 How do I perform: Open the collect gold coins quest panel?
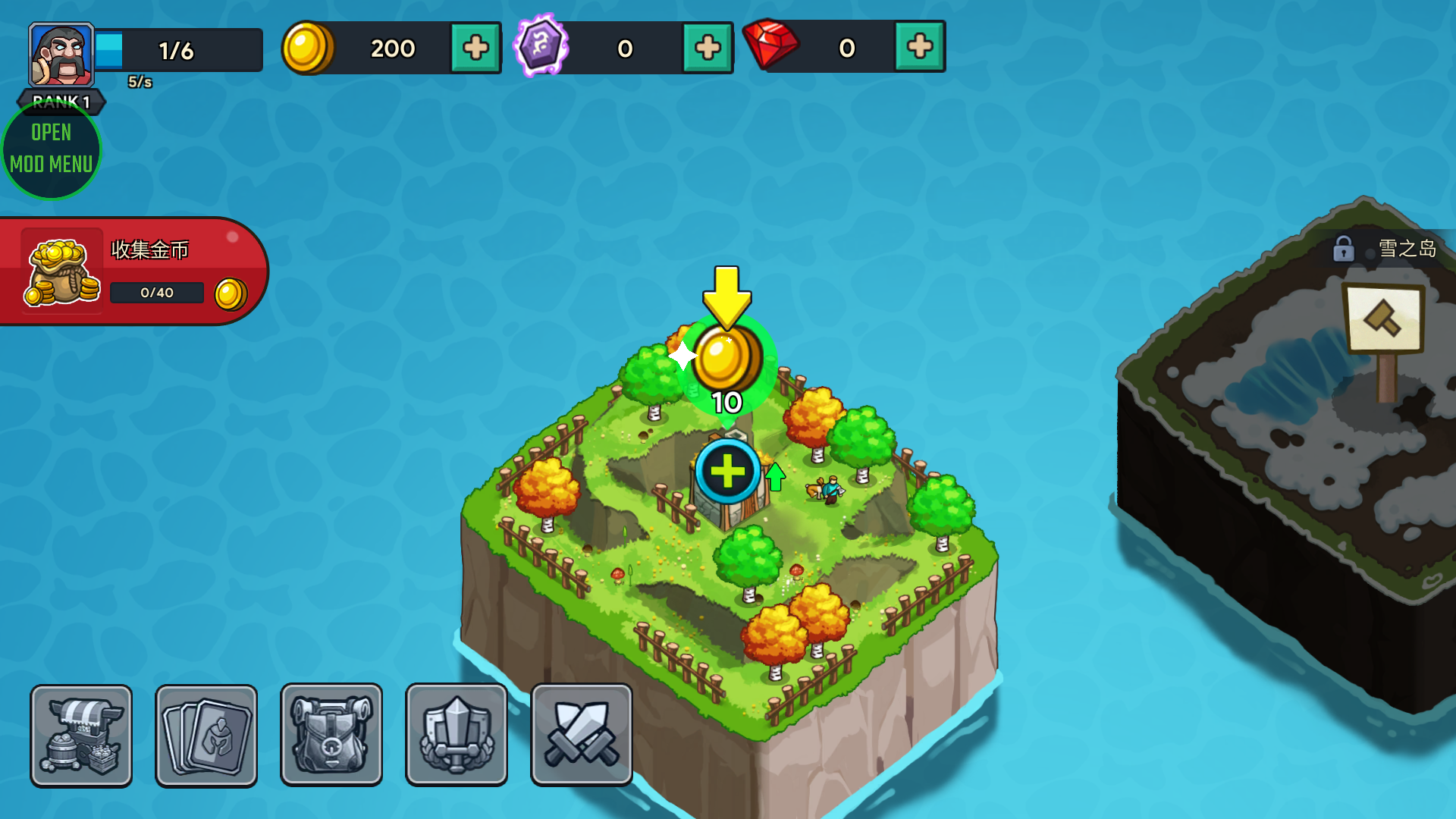[x=133, y=271]
